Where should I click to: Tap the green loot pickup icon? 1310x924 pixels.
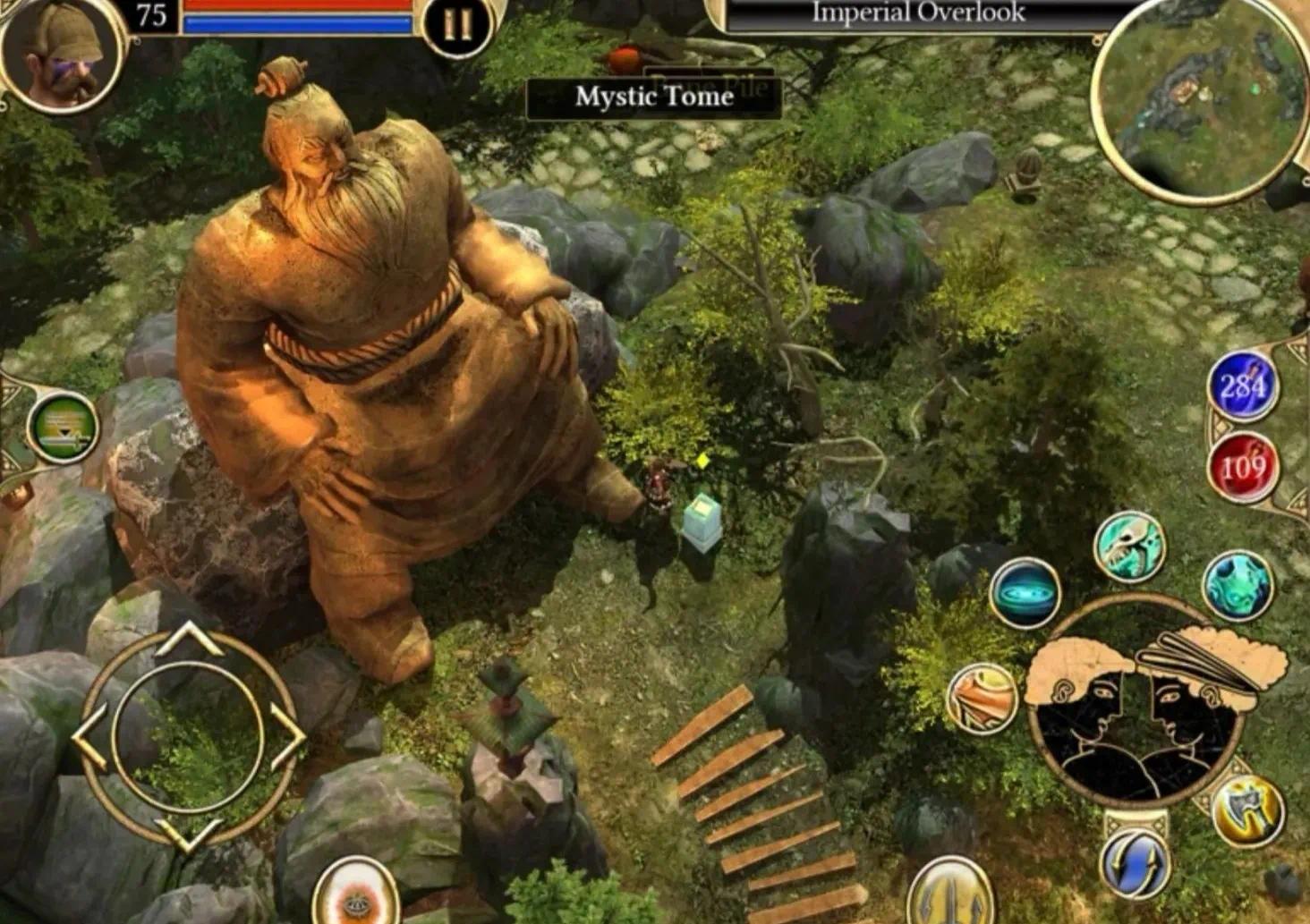click(63, 427)
